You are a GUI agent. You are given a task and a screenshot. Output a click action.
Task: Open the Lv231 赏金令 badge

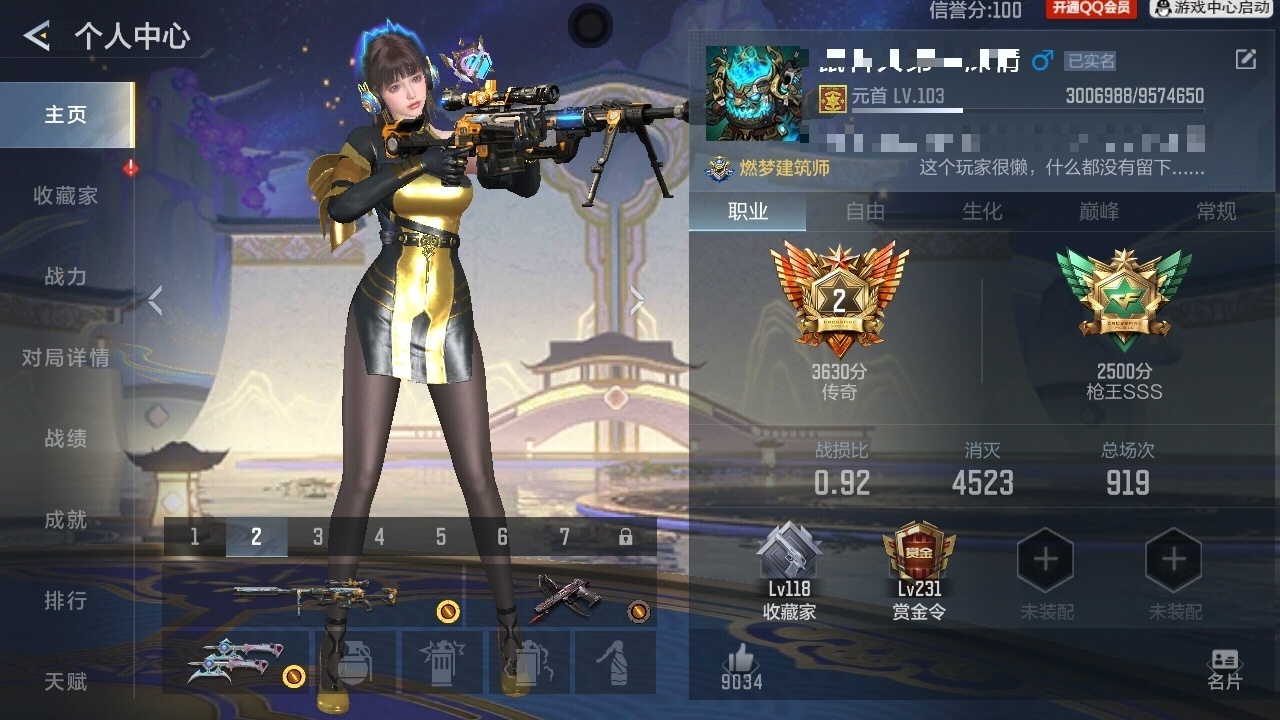tap(918, 572)
